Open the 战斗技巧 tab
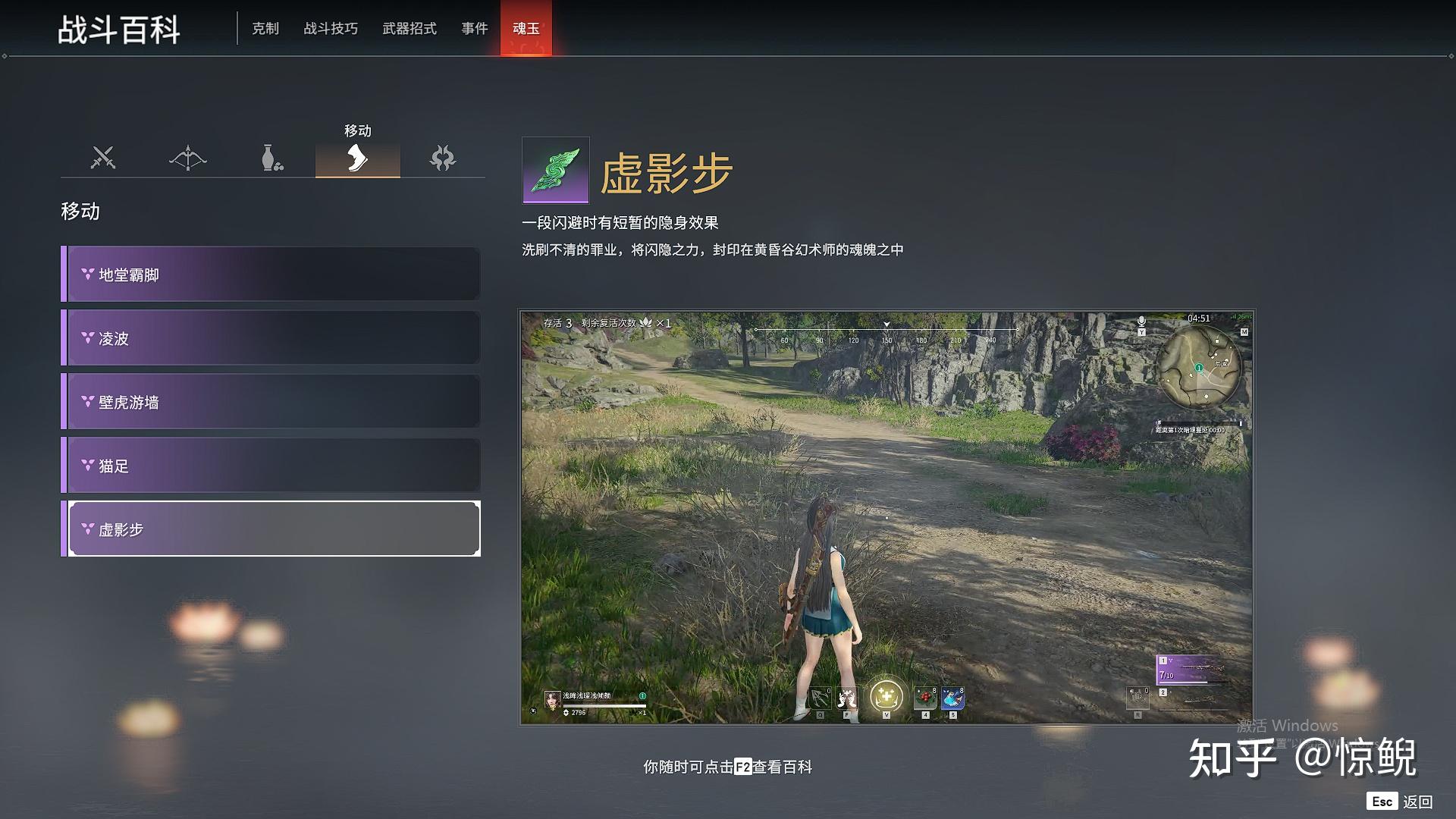 pyautogui.click(x=331, y=29)
